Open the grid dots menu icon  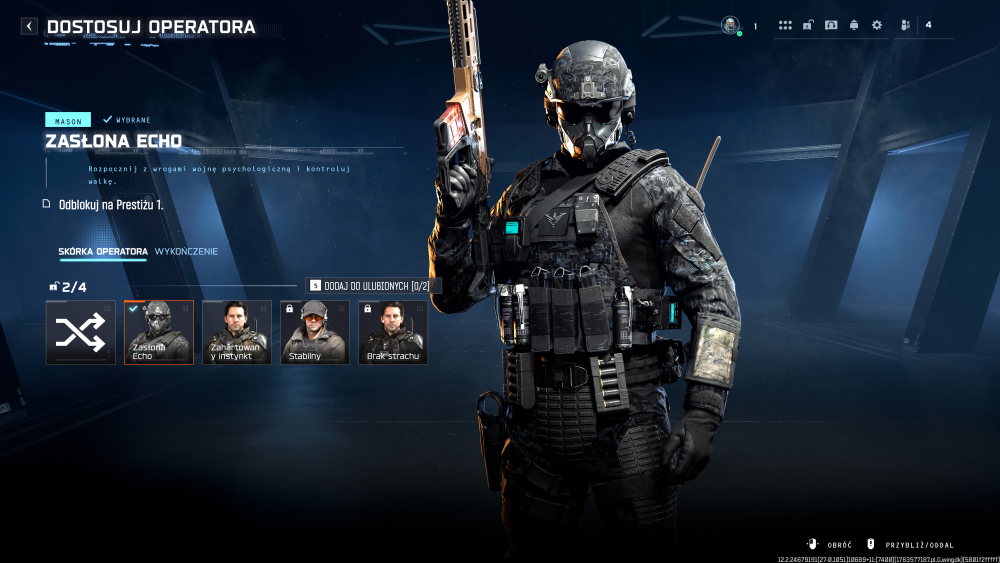(x=785, y=25)
